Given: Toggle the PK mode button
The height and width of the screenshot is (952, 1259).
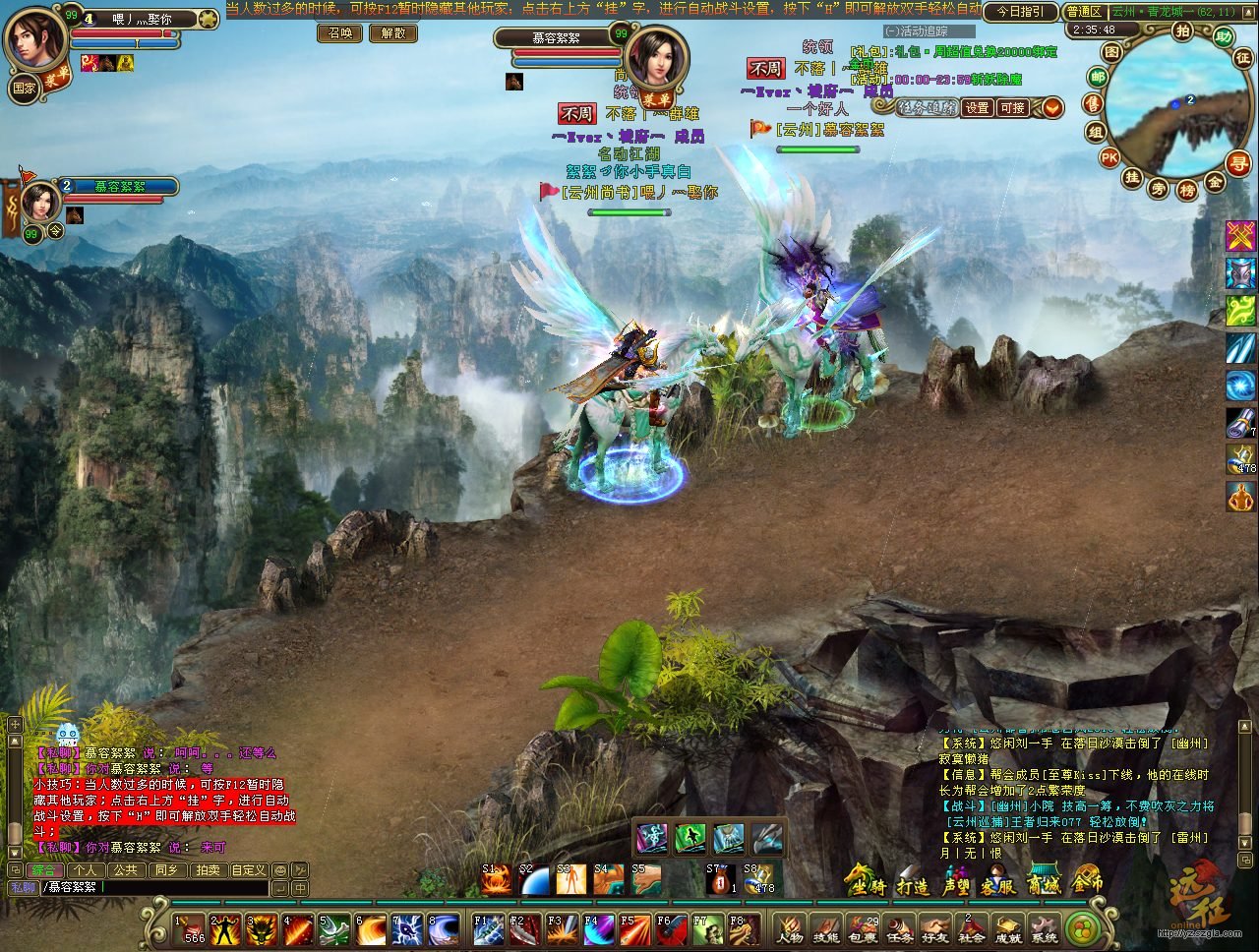Looking at the screenshot, I should click(x=1109, y=157).
